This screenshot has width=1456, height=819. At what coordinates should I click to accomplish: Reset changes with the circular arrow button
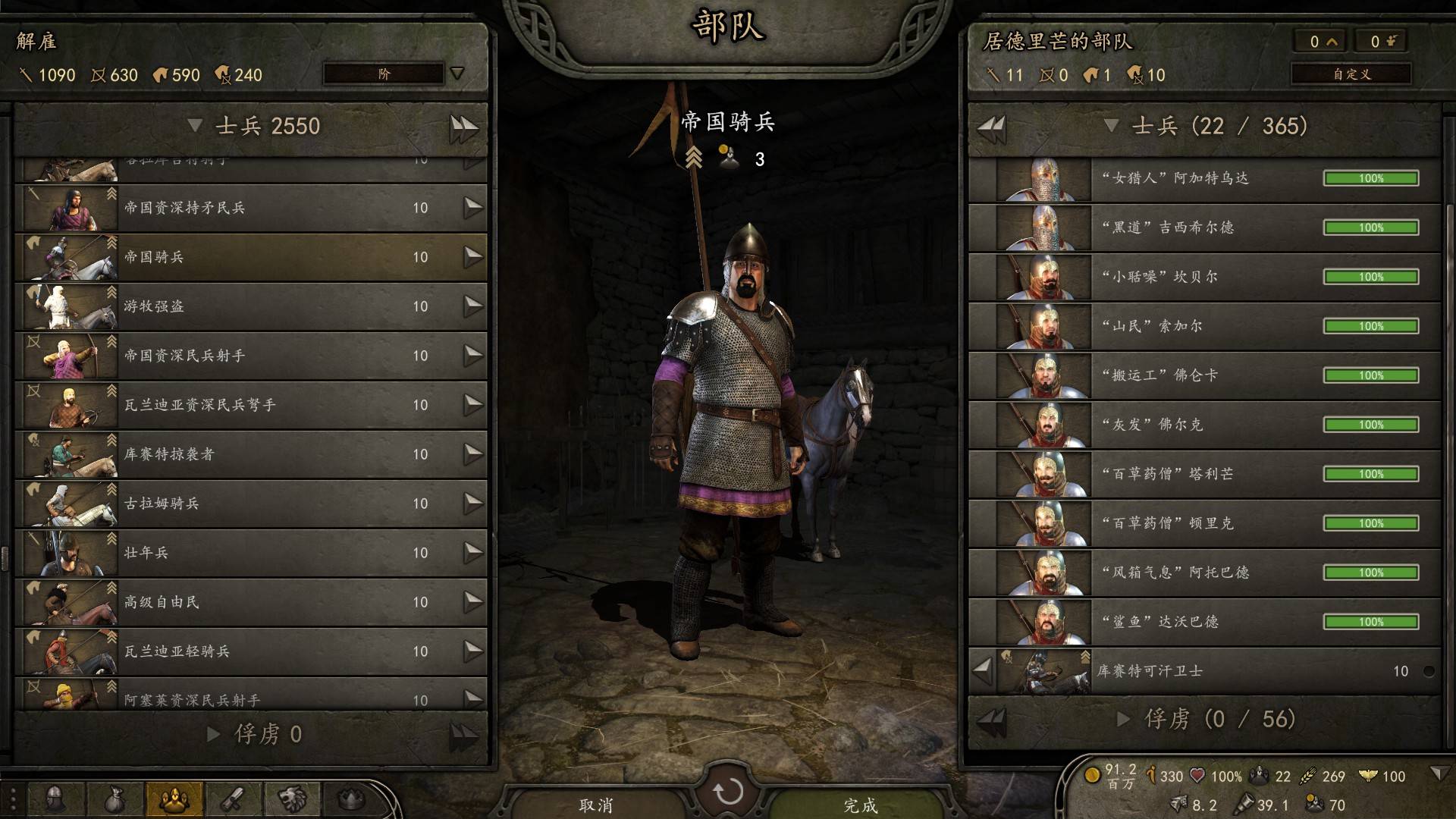point(728,792)
